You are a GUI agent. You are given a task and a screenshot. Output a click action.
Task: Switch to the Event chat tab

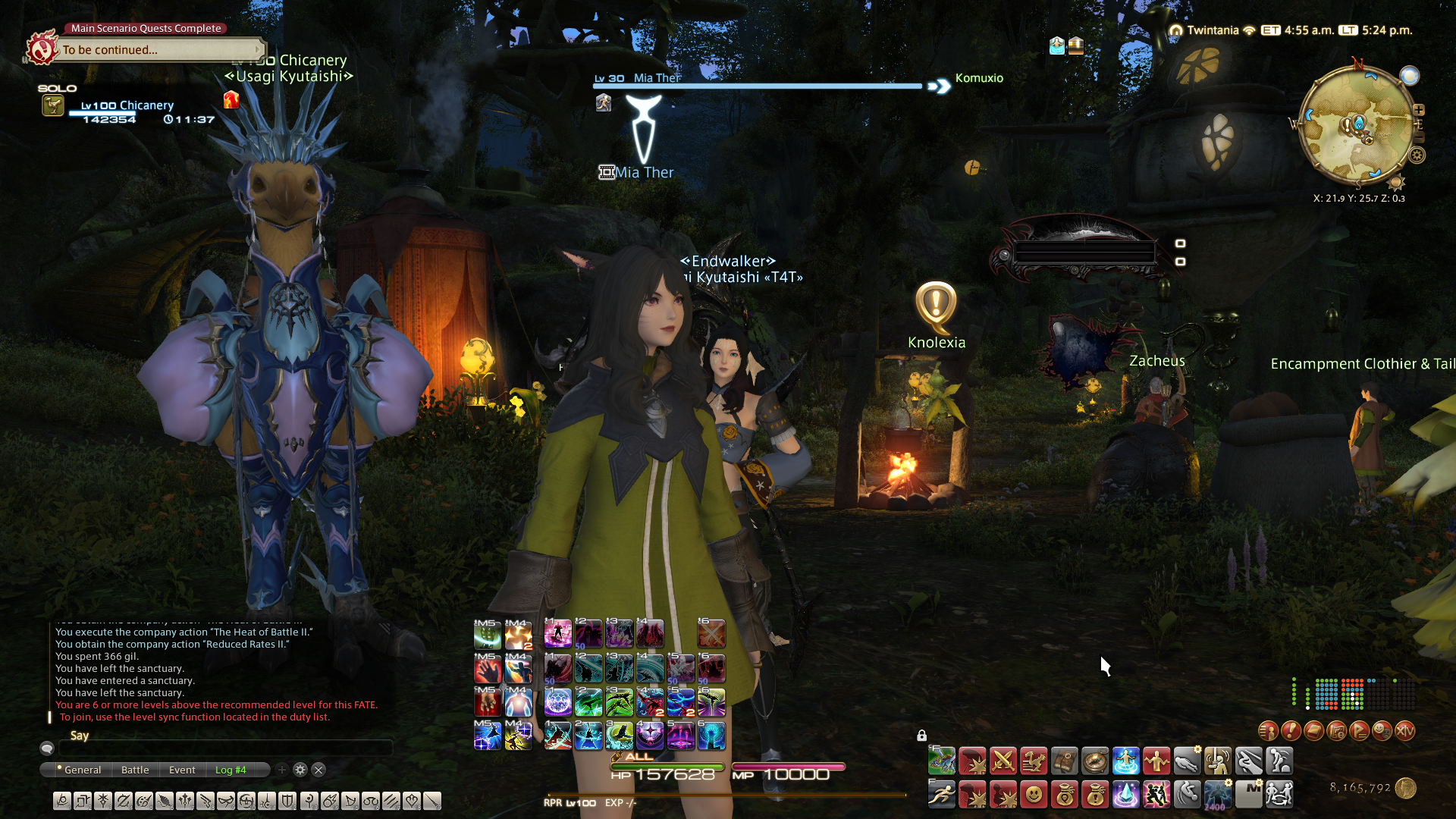click(182, 770)
